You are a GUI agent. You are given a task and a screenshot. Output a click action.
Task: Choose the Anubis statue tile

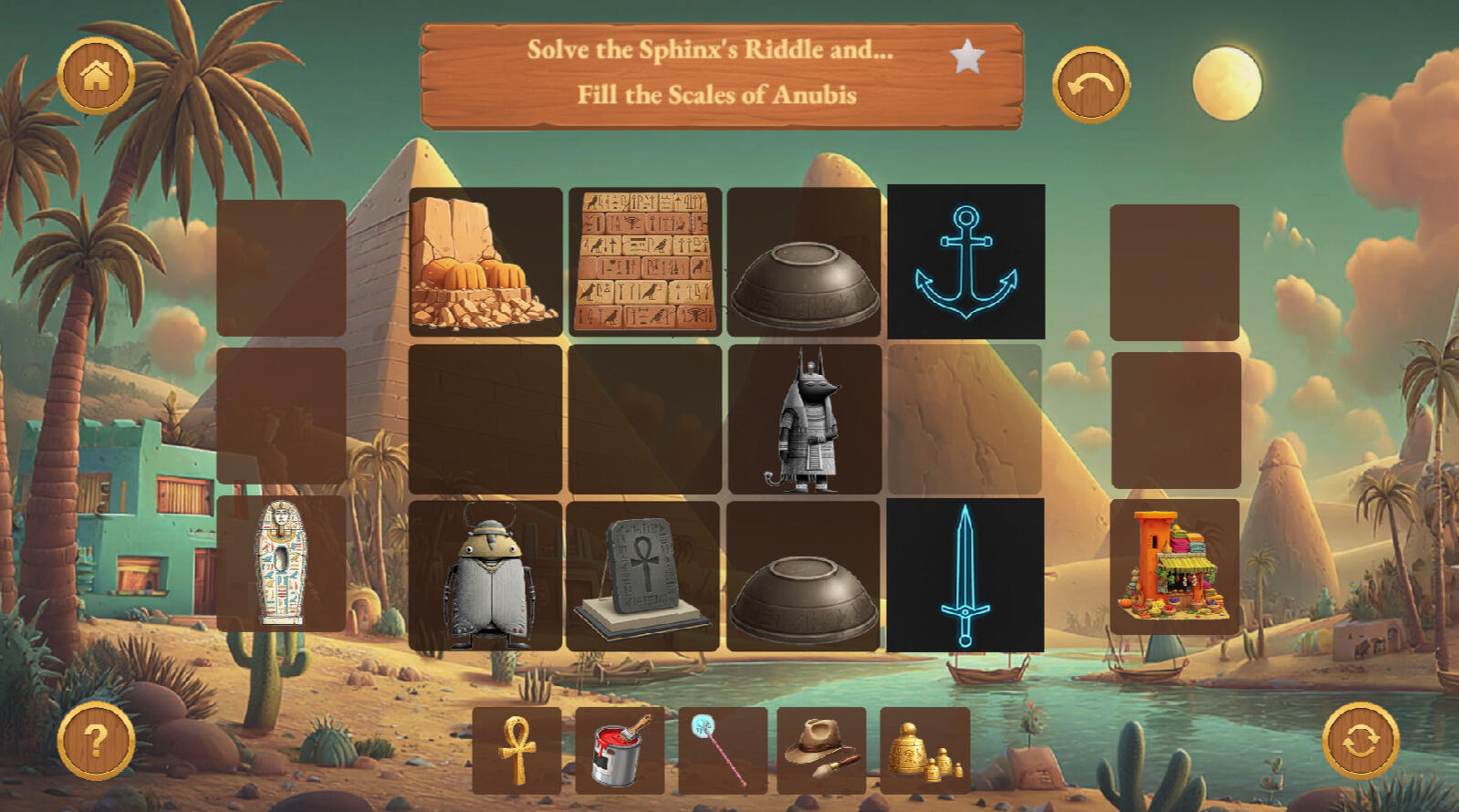[804, 420]
